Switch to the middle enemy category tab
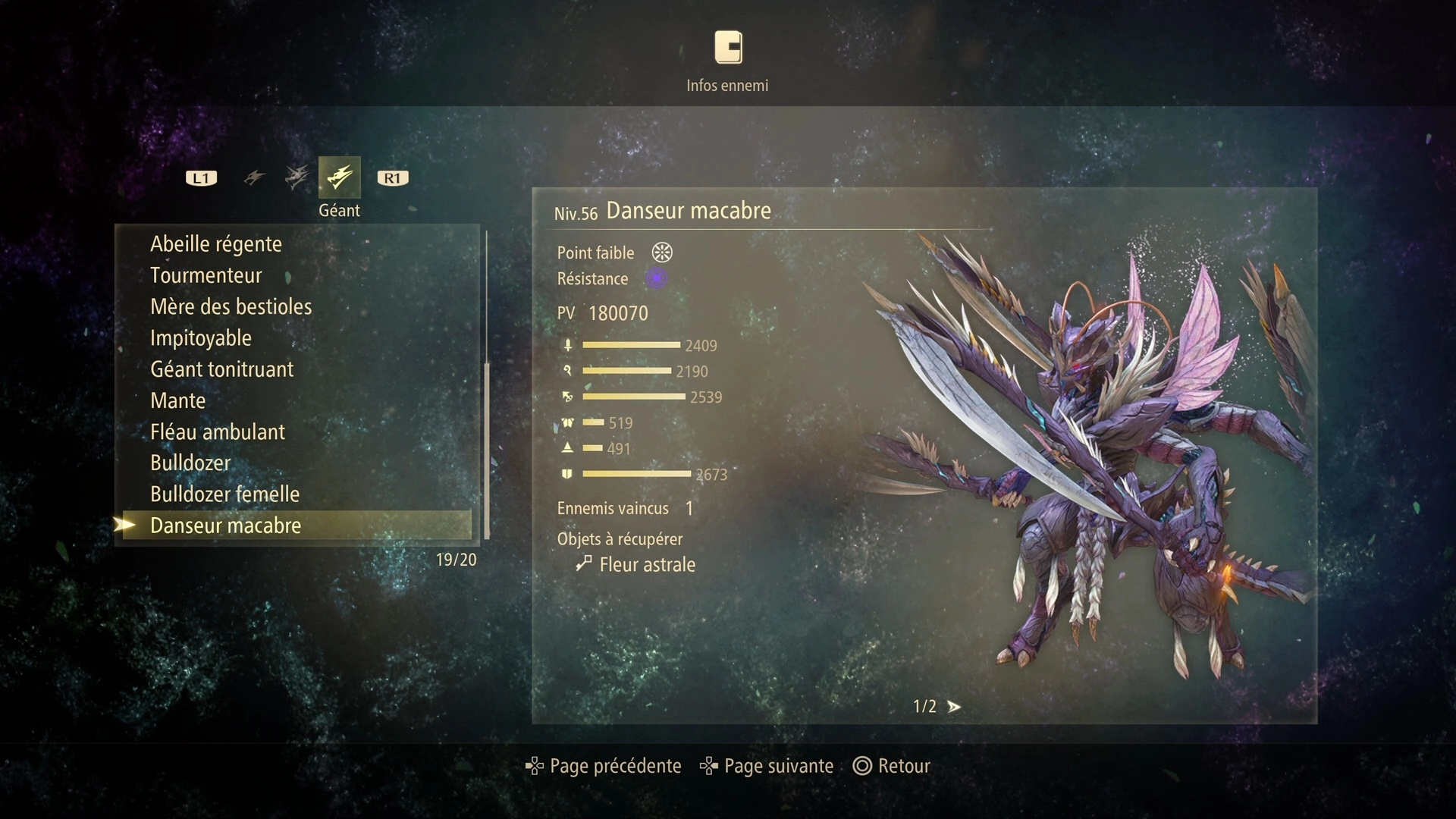This screenshot has width=1456, height=819. pyautogui.click(x=297, y=177)
